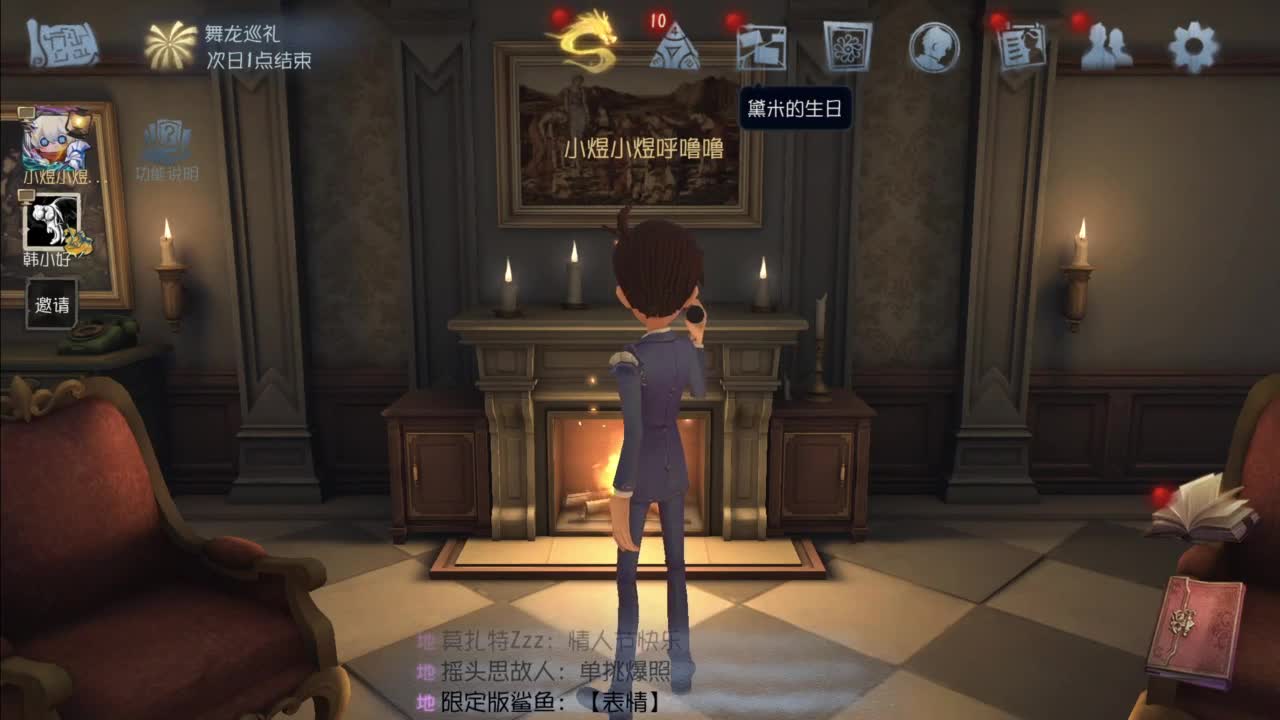1280x720 pixels.
Task: Open the treasure map scroll icon
Action: click(62, 44)
